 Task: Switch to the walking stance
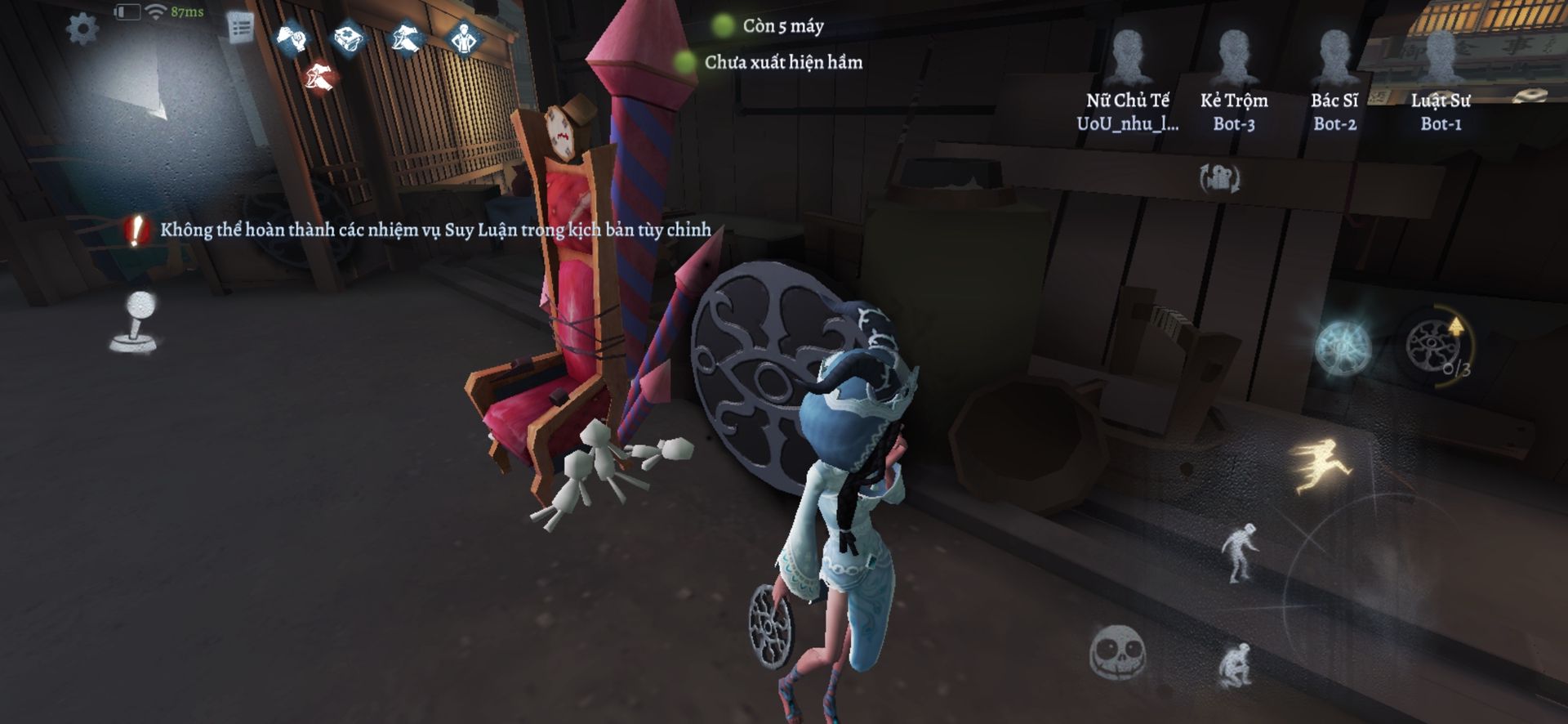coord(1241,552)
